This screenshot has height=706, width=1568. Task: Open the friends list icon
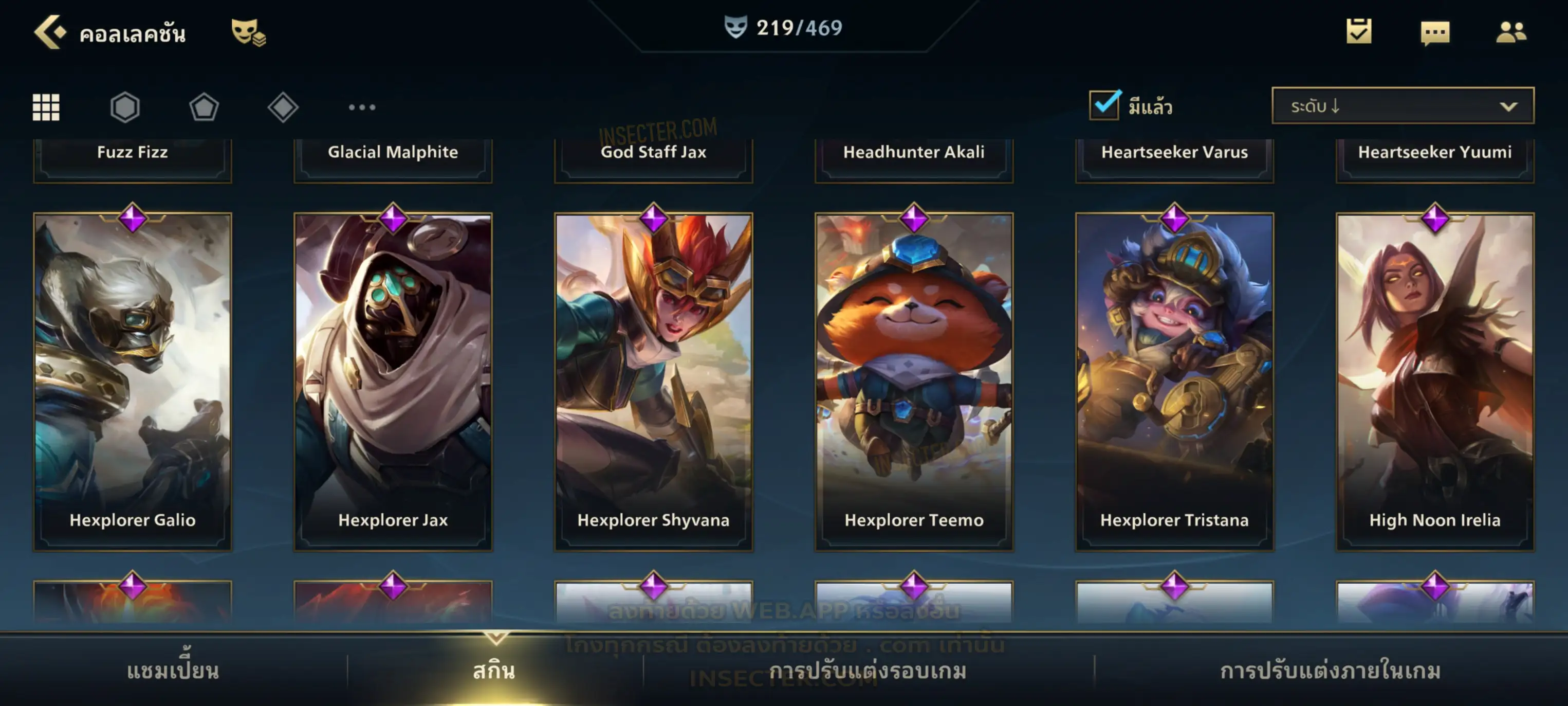1511,32
